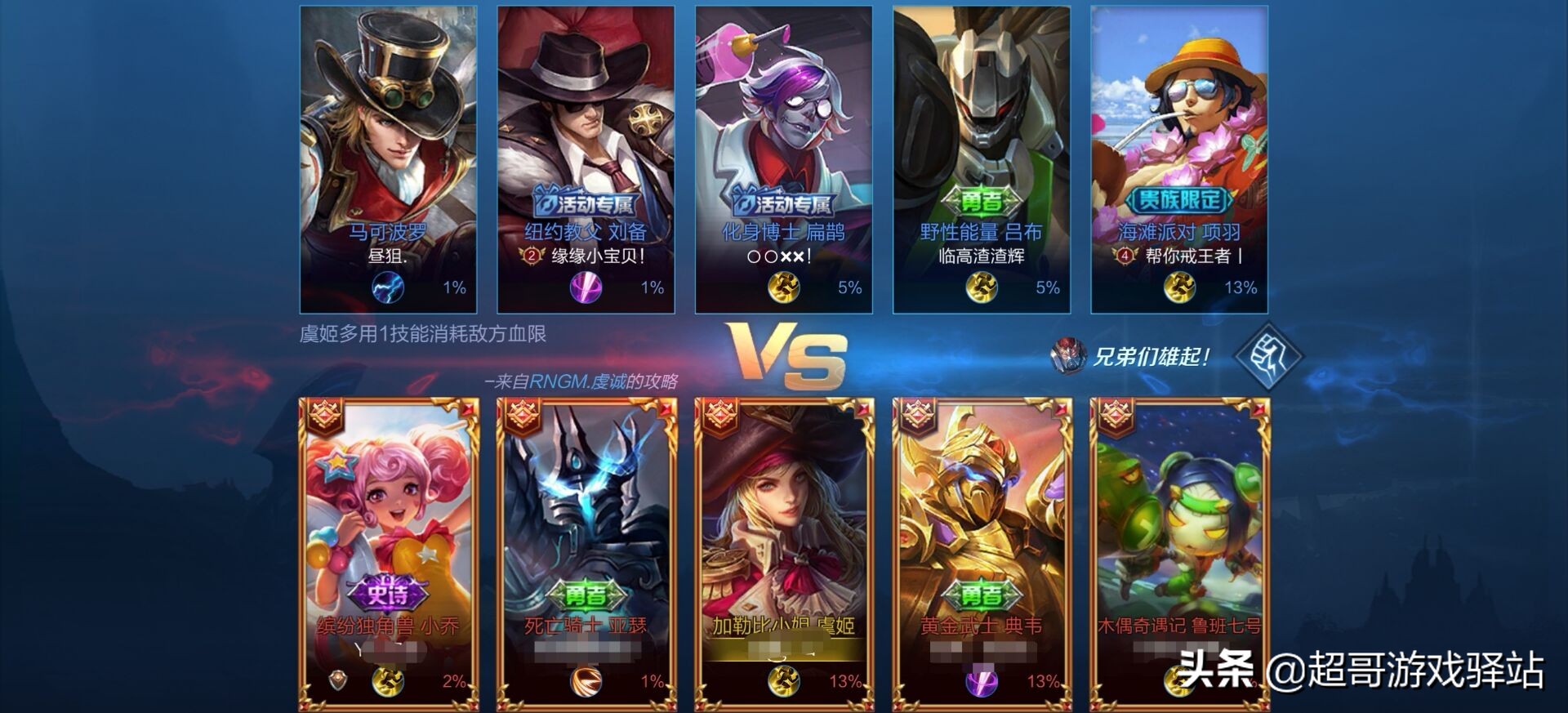The width and height of the screenshot is (1568, 713).
Task: Choose the 木偶奇遇记 鲁班七号 card
Action: (1179, 555)
